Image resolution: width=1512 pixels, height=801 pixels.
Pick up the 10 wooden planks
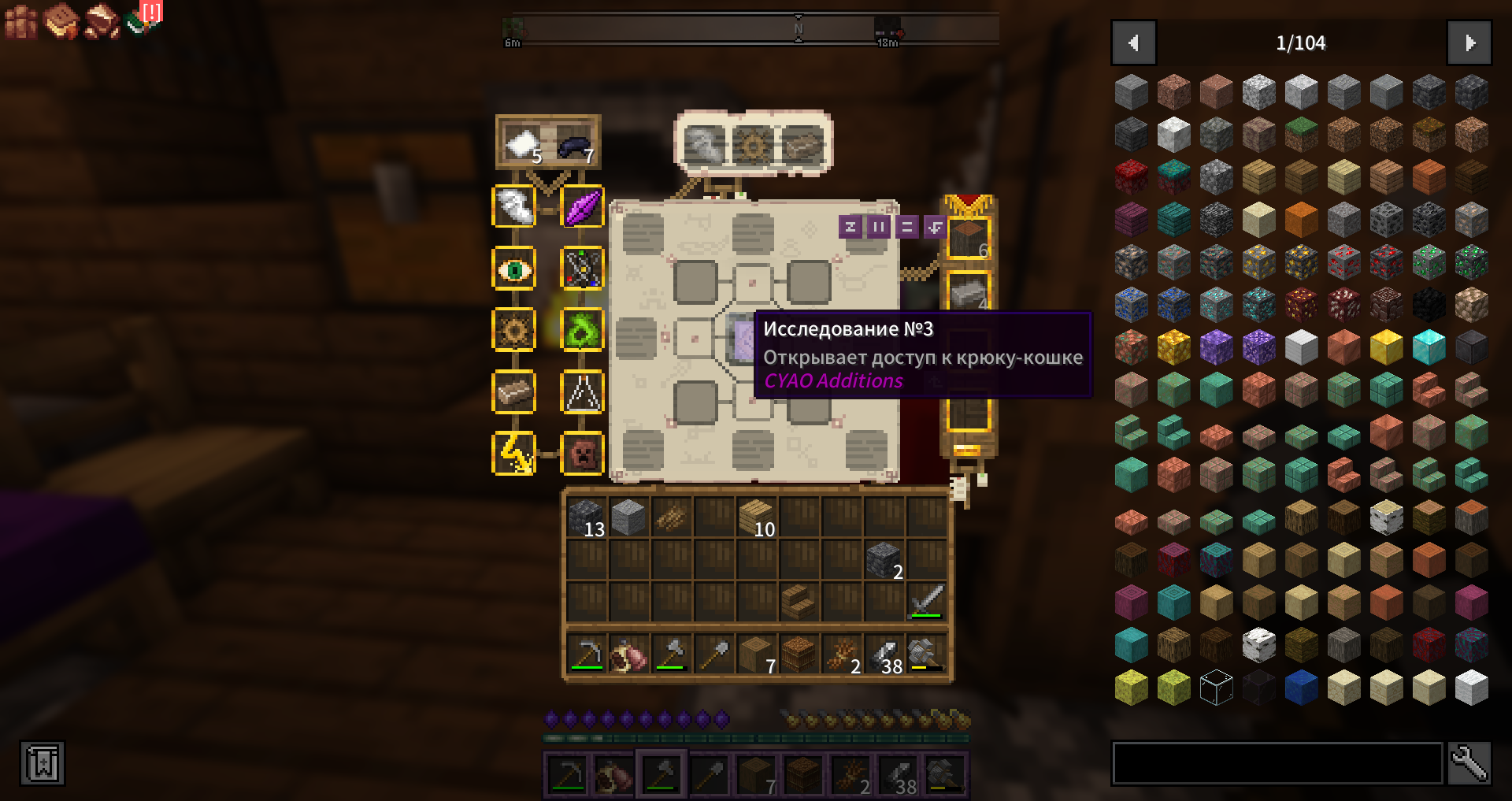757,518
